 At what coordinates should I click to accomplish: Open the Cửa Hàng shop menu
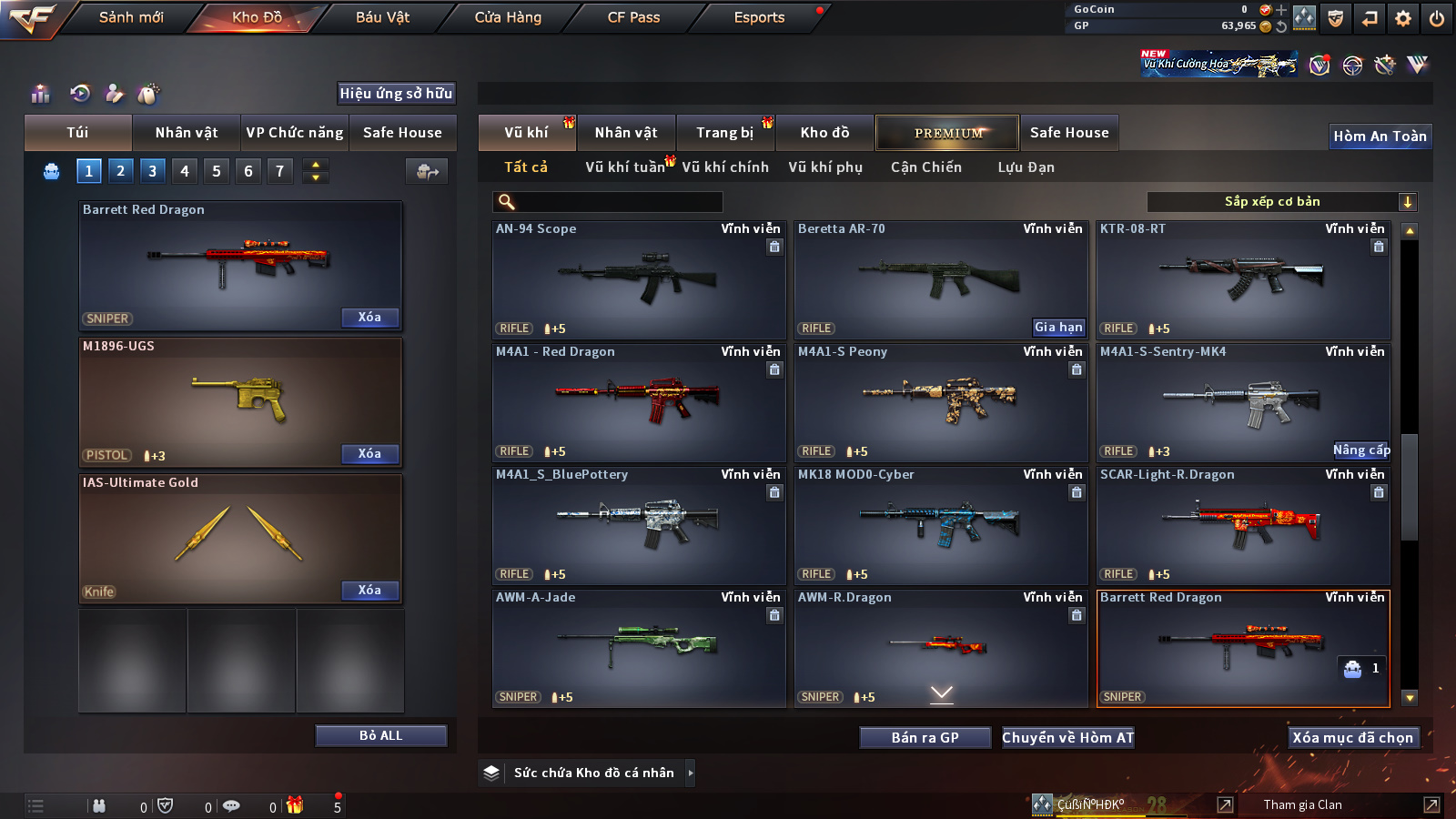508,17
